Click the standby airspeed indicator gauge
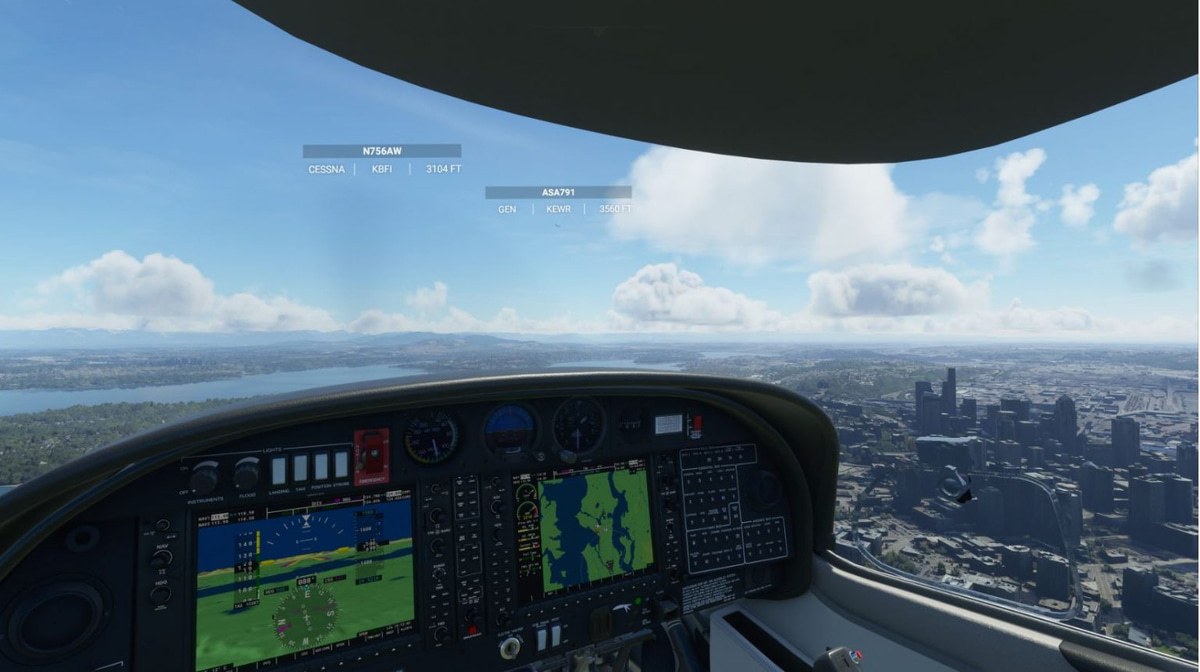The height and width of the screenshot is (672, 1200). (x=432, y=437)
